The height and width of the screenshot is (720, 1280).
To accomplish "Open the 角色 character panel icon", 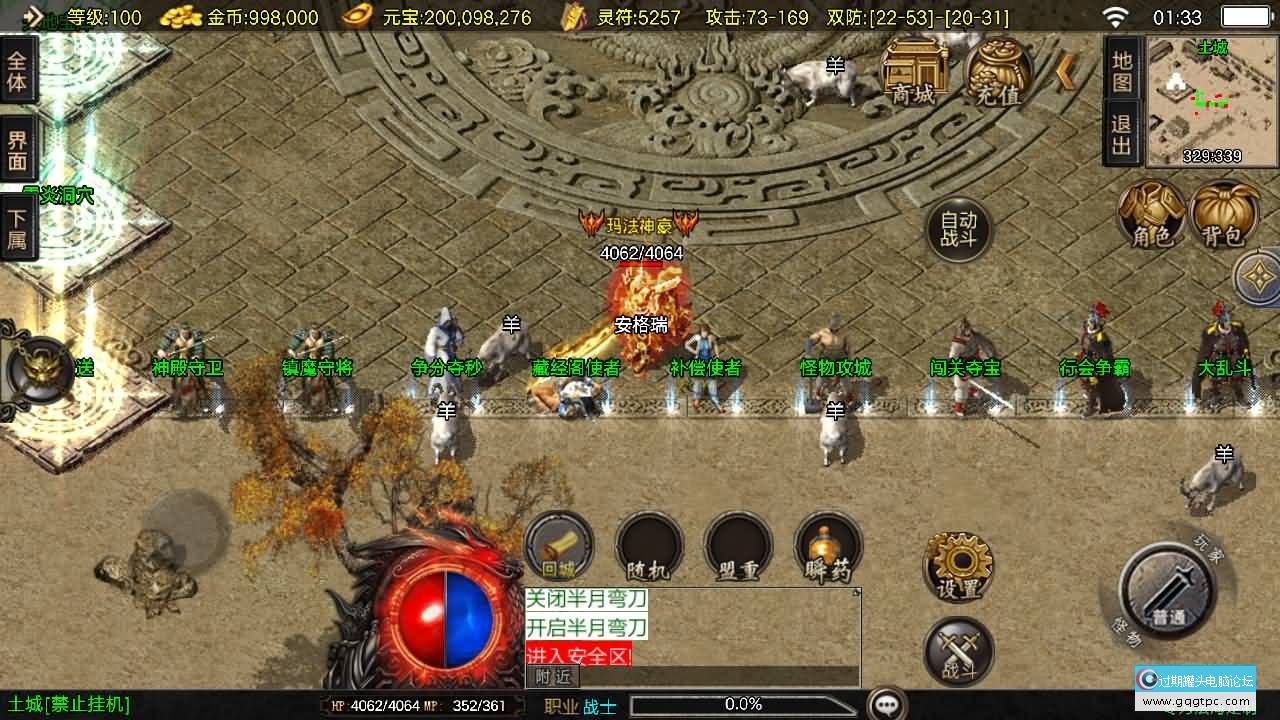I will [1150, 215].
